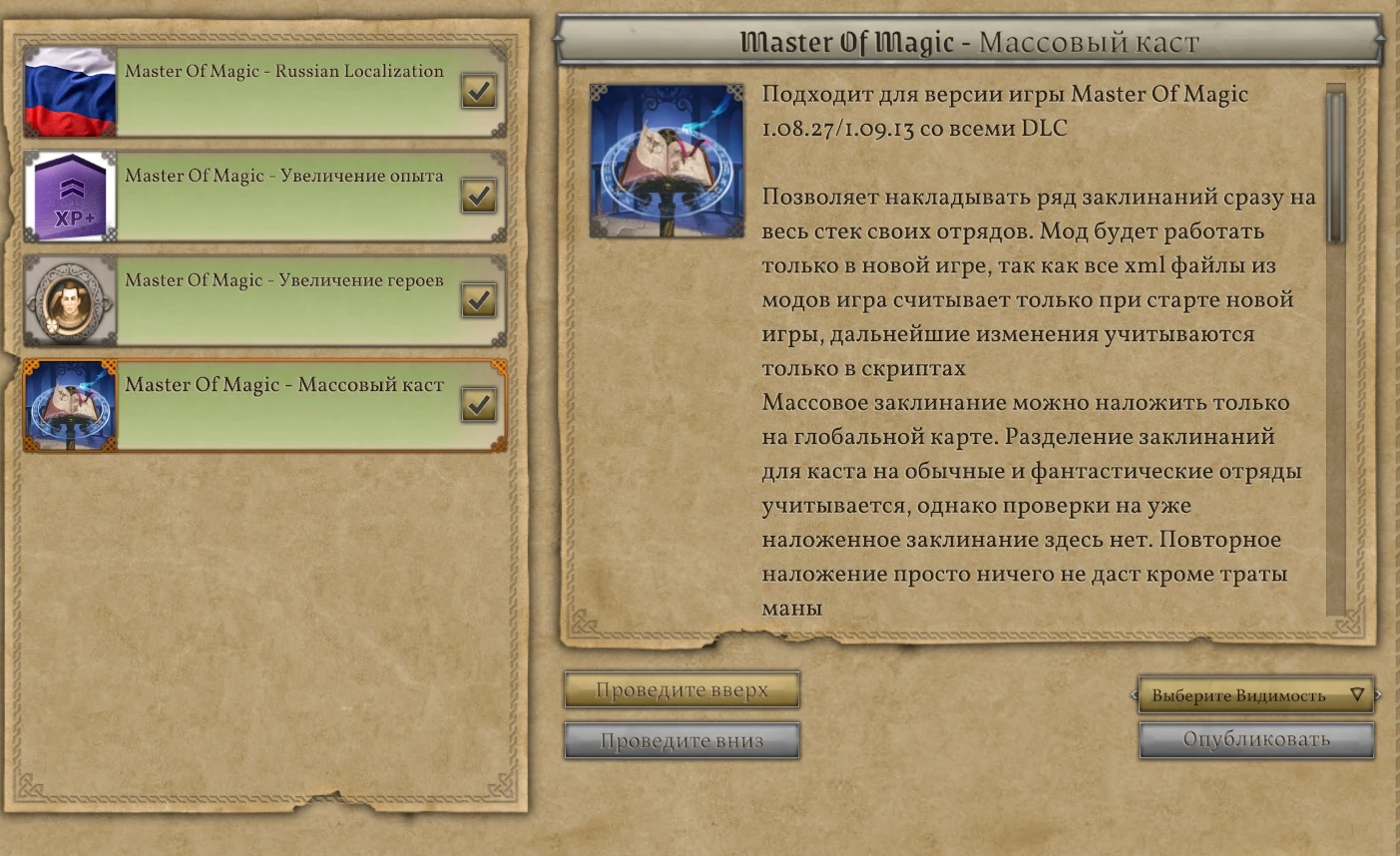1400x856 pixels.
Task: Click 'Проведите вниз' to move mod down
Action: 682,740
